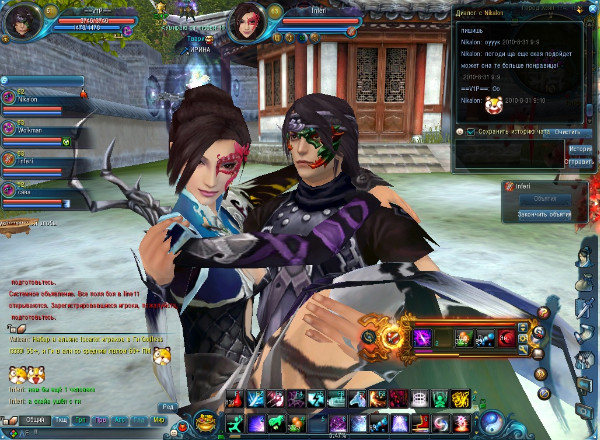
Task: Send the message with Отправить button
Action: click(x=580, y=161)
